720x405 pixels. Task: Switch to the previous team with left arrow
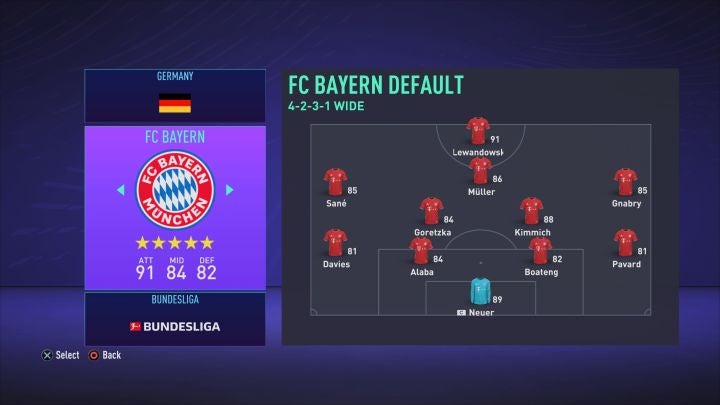click(121, 189)
